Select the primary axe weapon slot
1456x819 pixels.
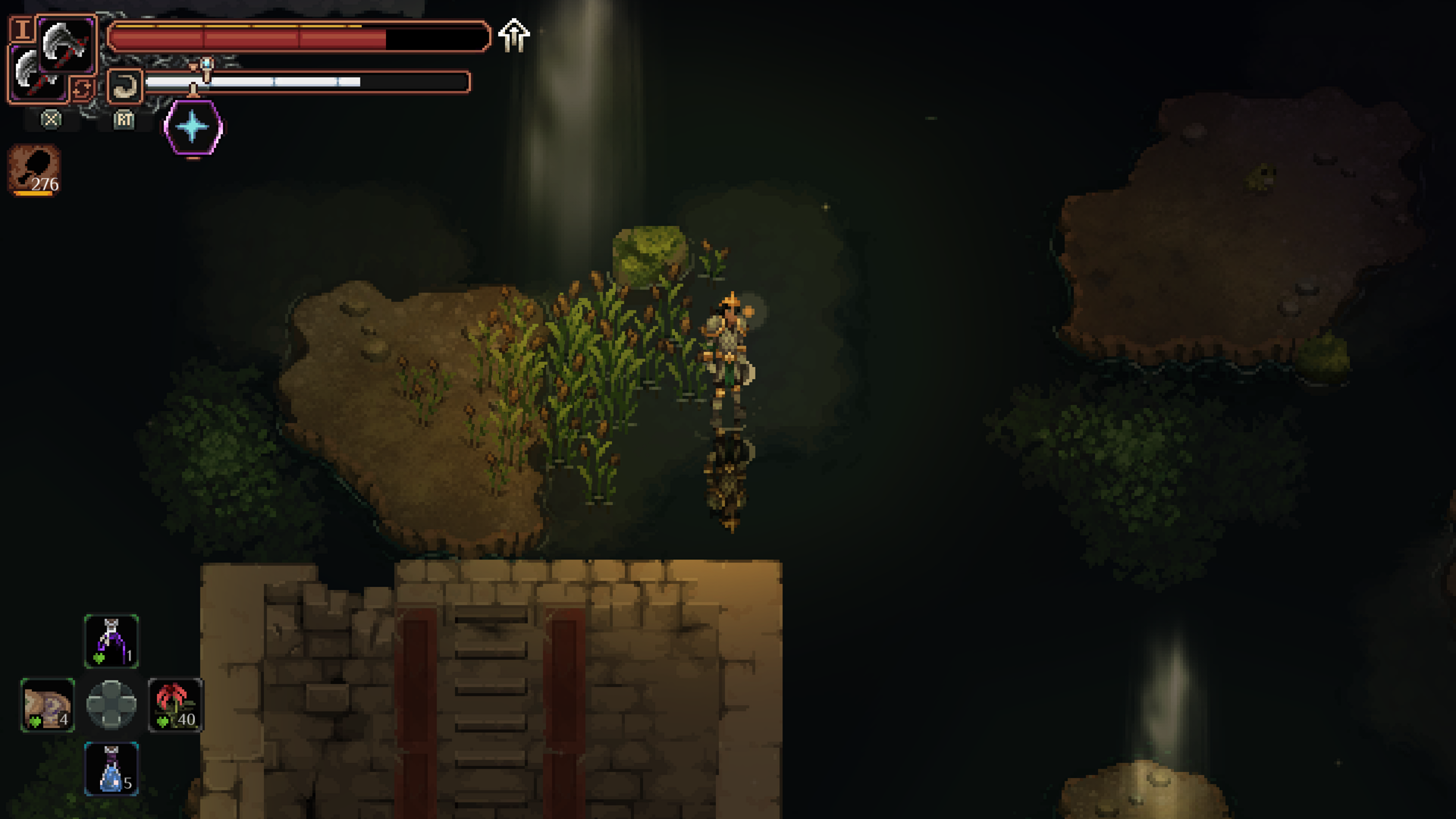66,44
